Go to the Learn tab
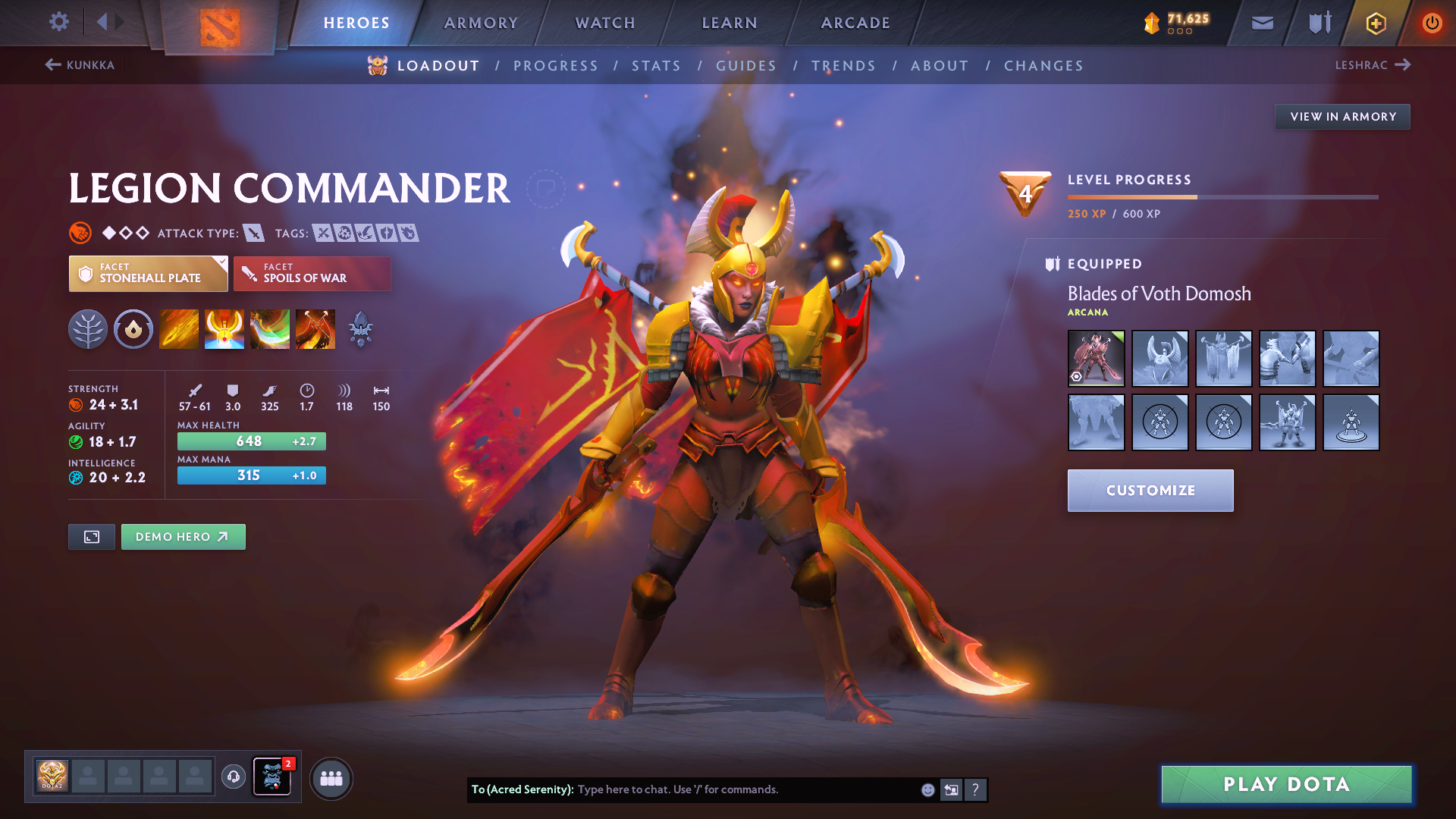 (x=730, y=23)
